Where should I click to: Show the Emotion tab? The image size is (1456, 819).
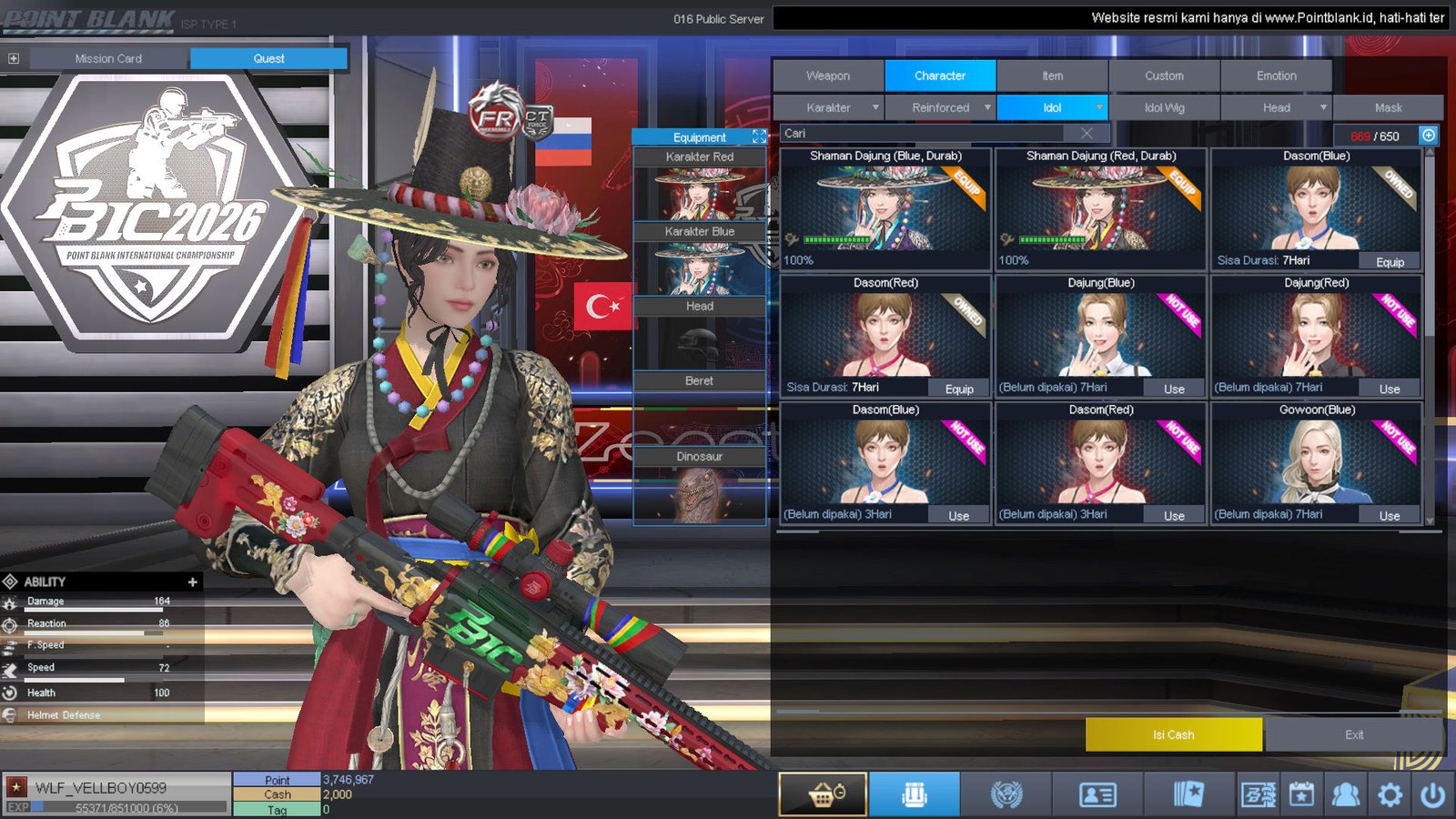coord(1276,76)
